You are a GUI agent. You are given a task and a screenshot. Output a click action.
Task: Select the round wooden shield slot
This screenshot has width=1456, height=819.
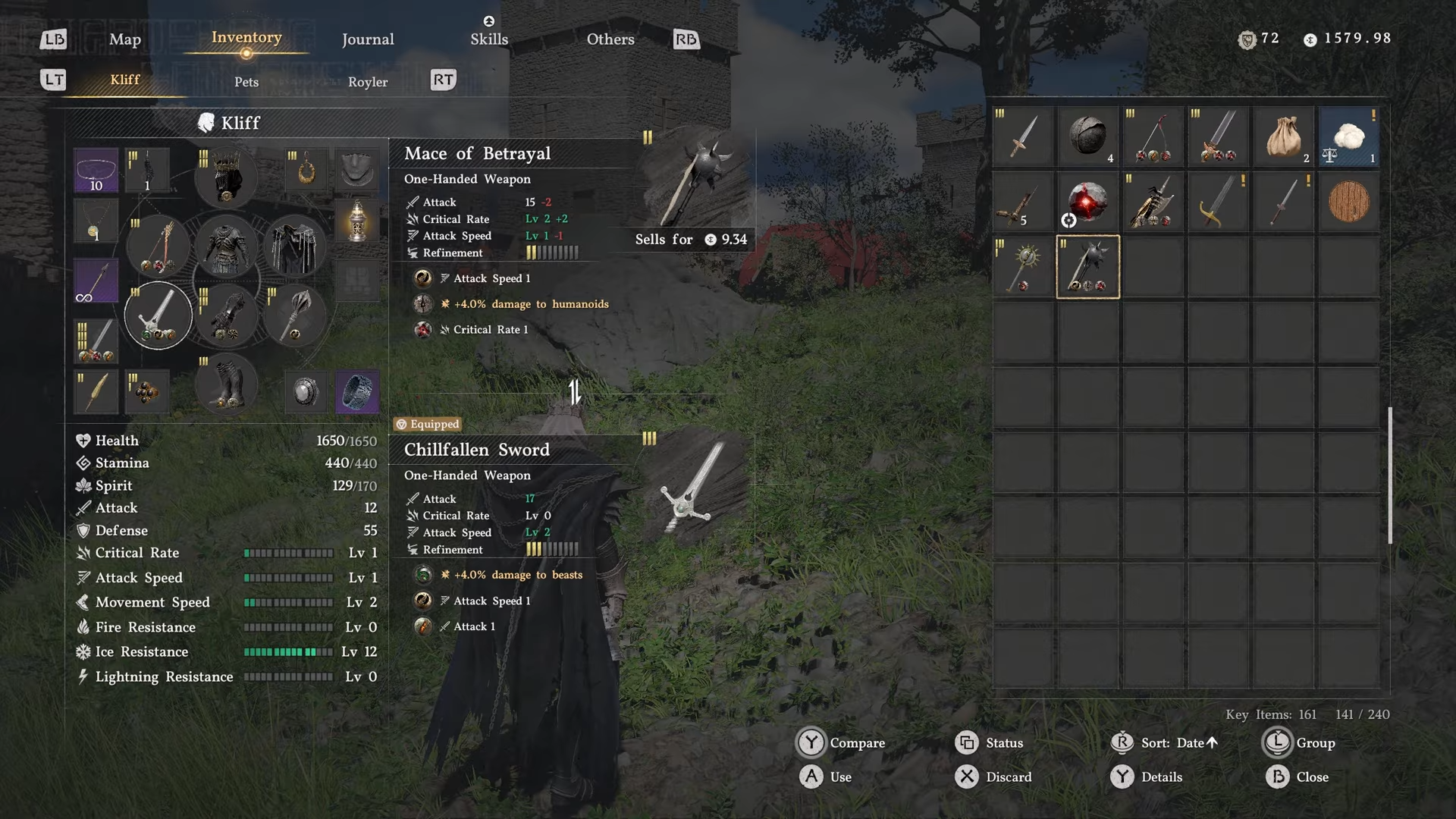pos(1349,202)
